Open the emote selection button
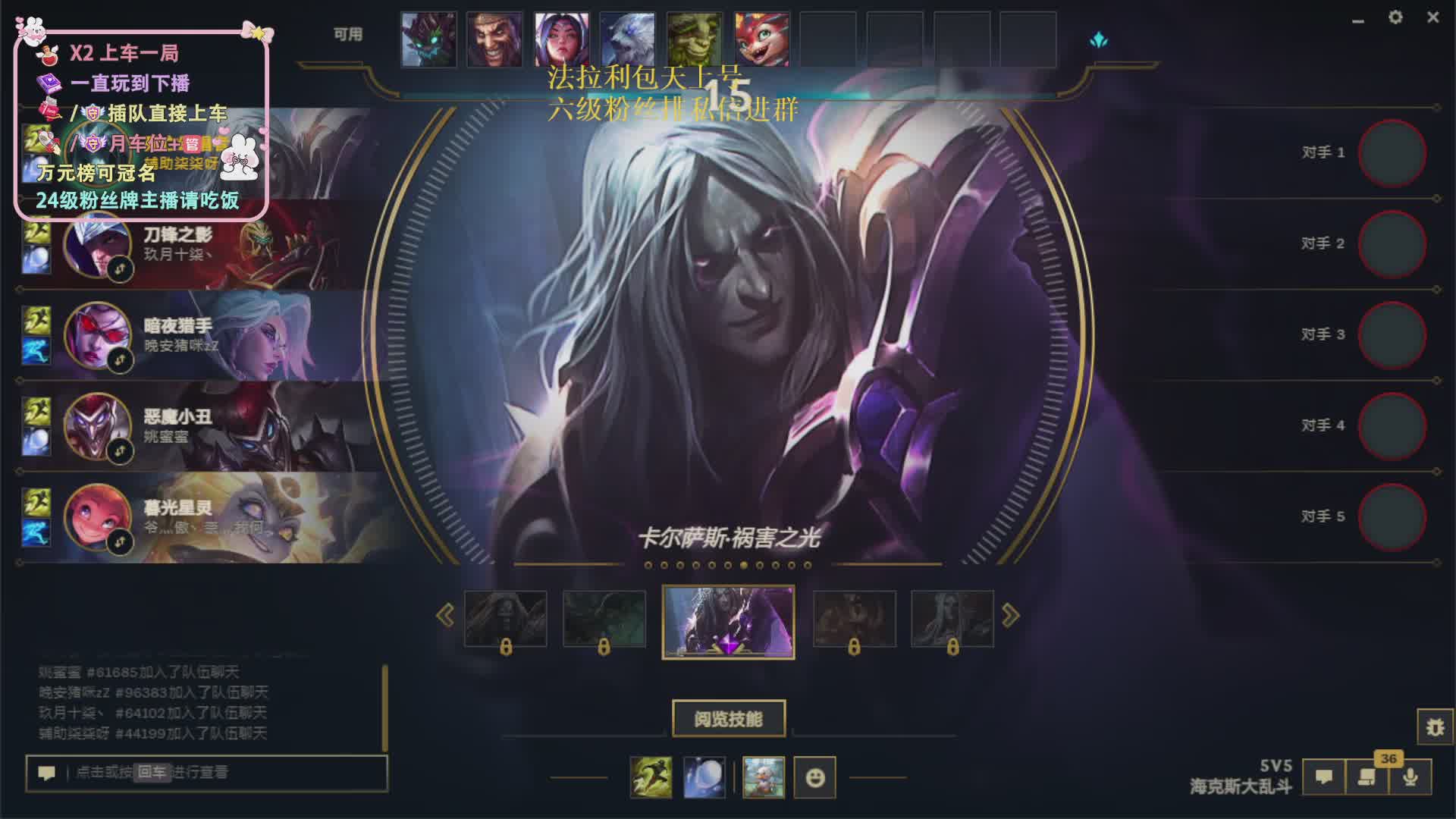The image size is (1456, 819). click(x=814, y=777)
